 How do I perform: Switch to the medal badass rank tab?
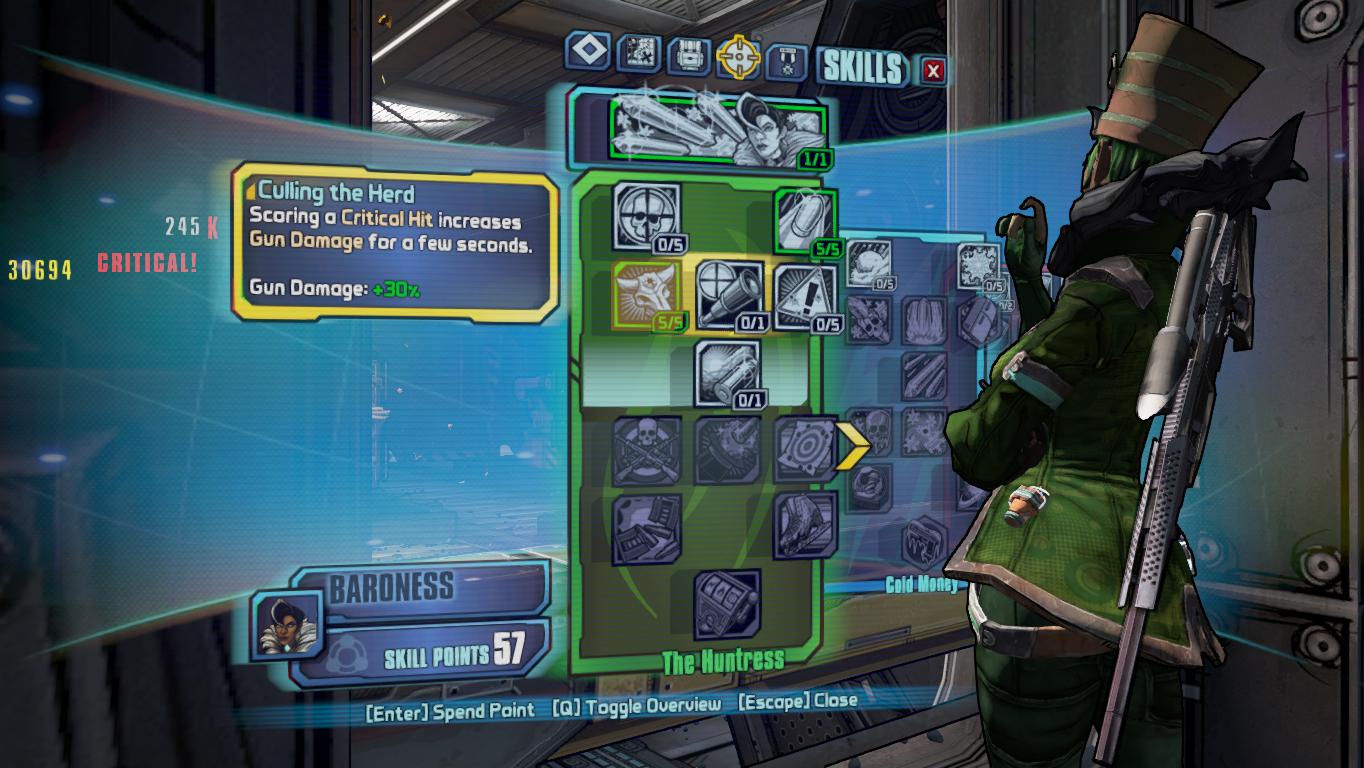coord(786,61)
